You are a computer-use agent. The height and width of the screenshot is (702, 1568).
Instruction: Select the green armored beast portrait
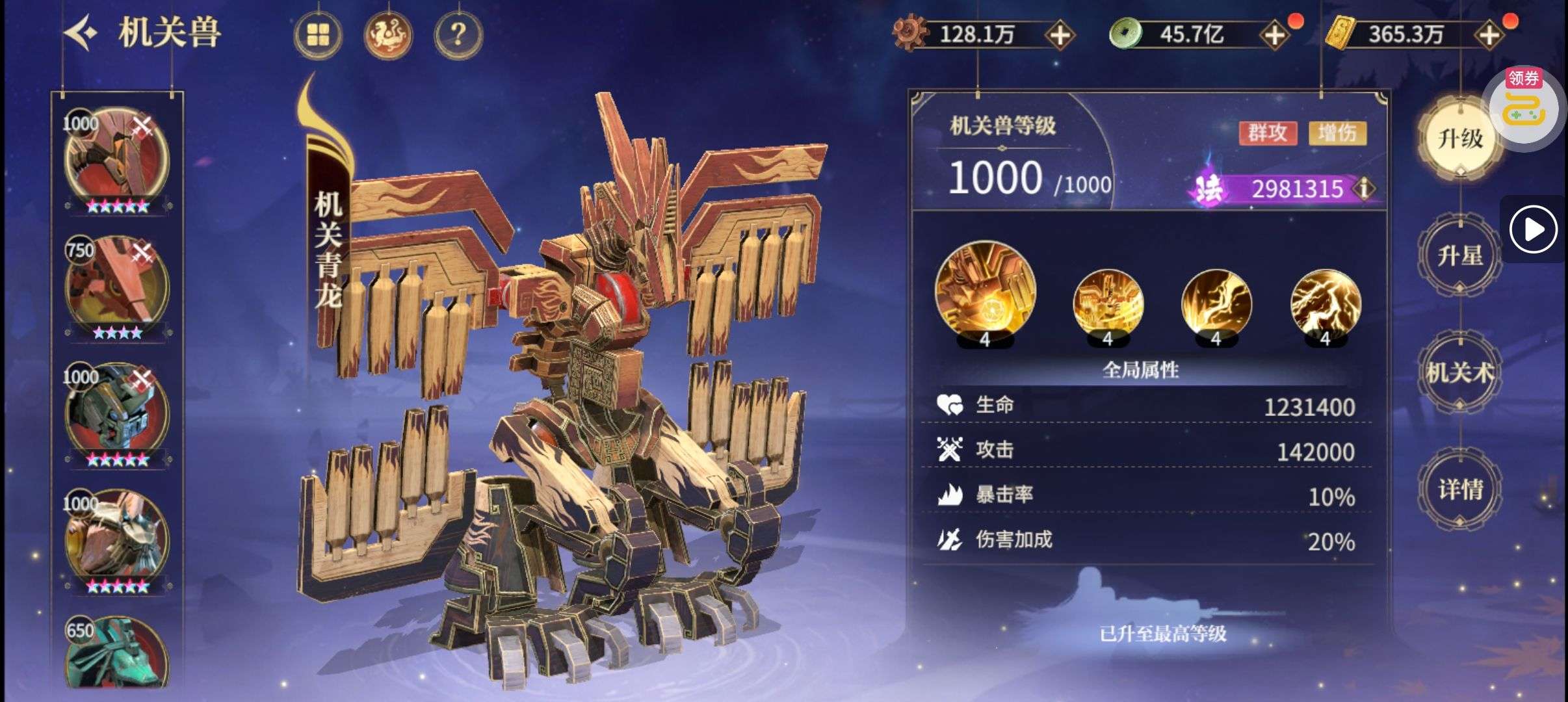(x=117, y=413)
